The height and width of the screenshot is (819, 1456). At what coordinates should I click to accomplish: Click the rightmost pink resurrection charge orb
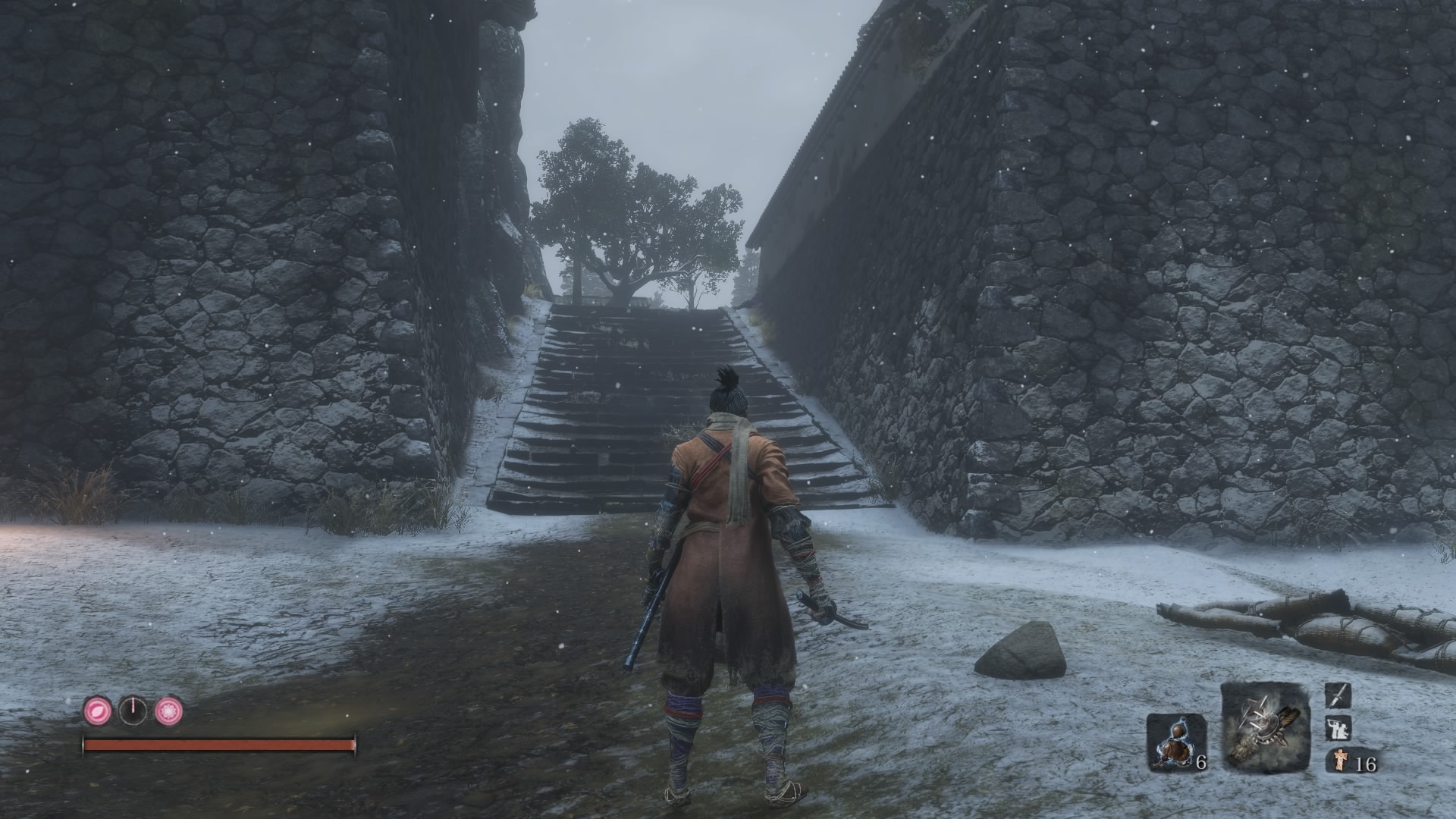click(x=169, y=711)
